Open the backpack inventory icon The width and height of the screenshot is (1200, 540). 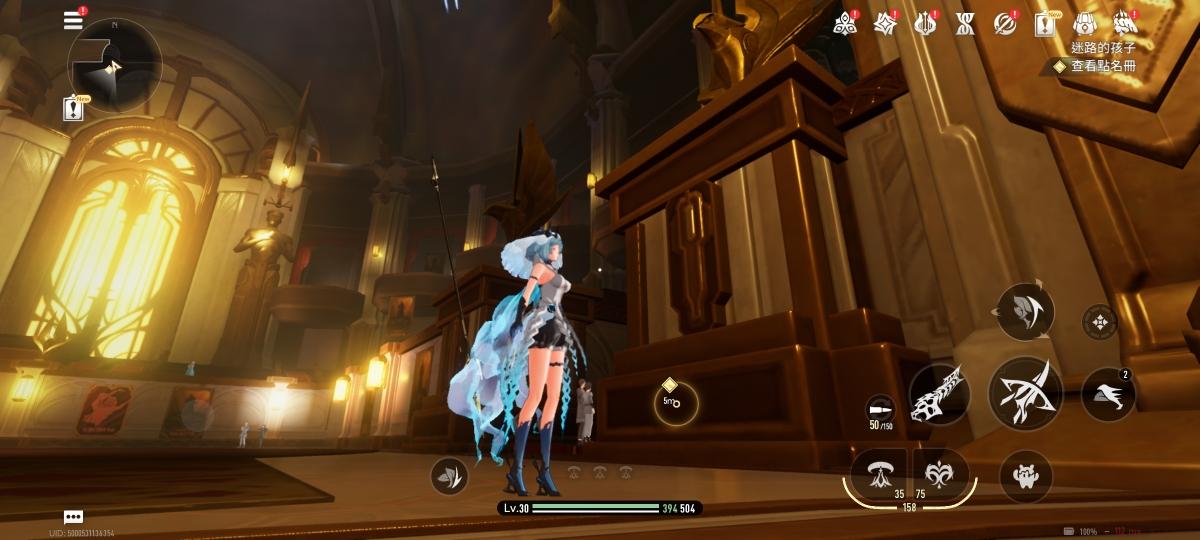pos(1085,24)
